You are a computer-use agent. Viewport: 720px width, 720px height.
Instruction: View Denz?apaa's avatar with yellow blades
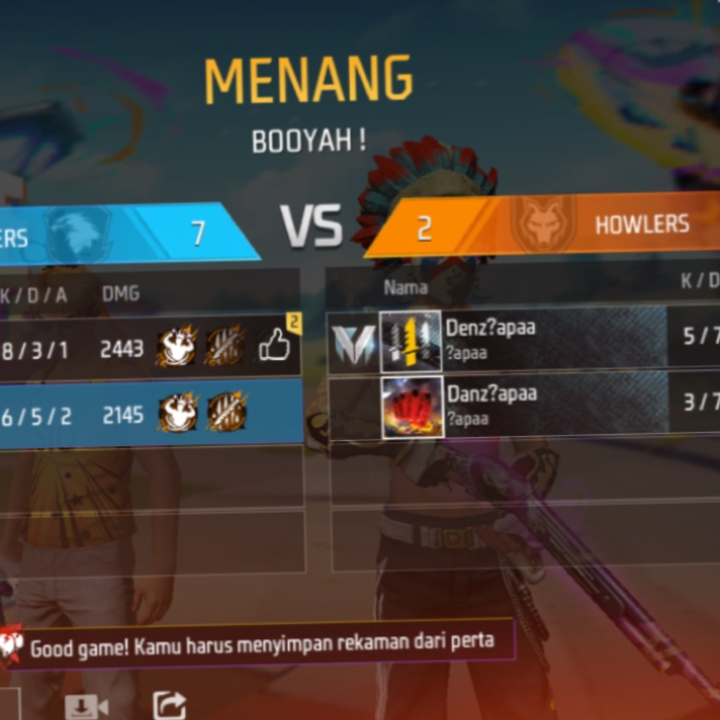coord(410,341)
